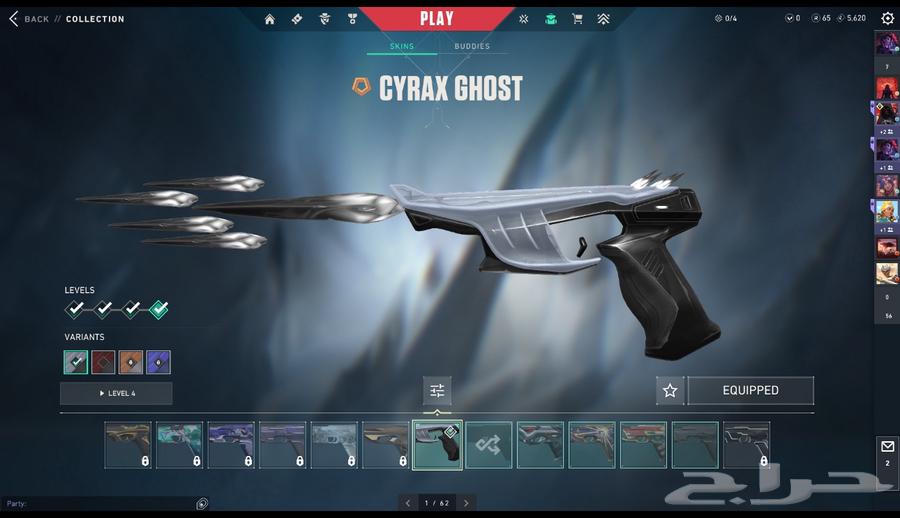Go to the next skin page arrow

click(x=466, y=503)
